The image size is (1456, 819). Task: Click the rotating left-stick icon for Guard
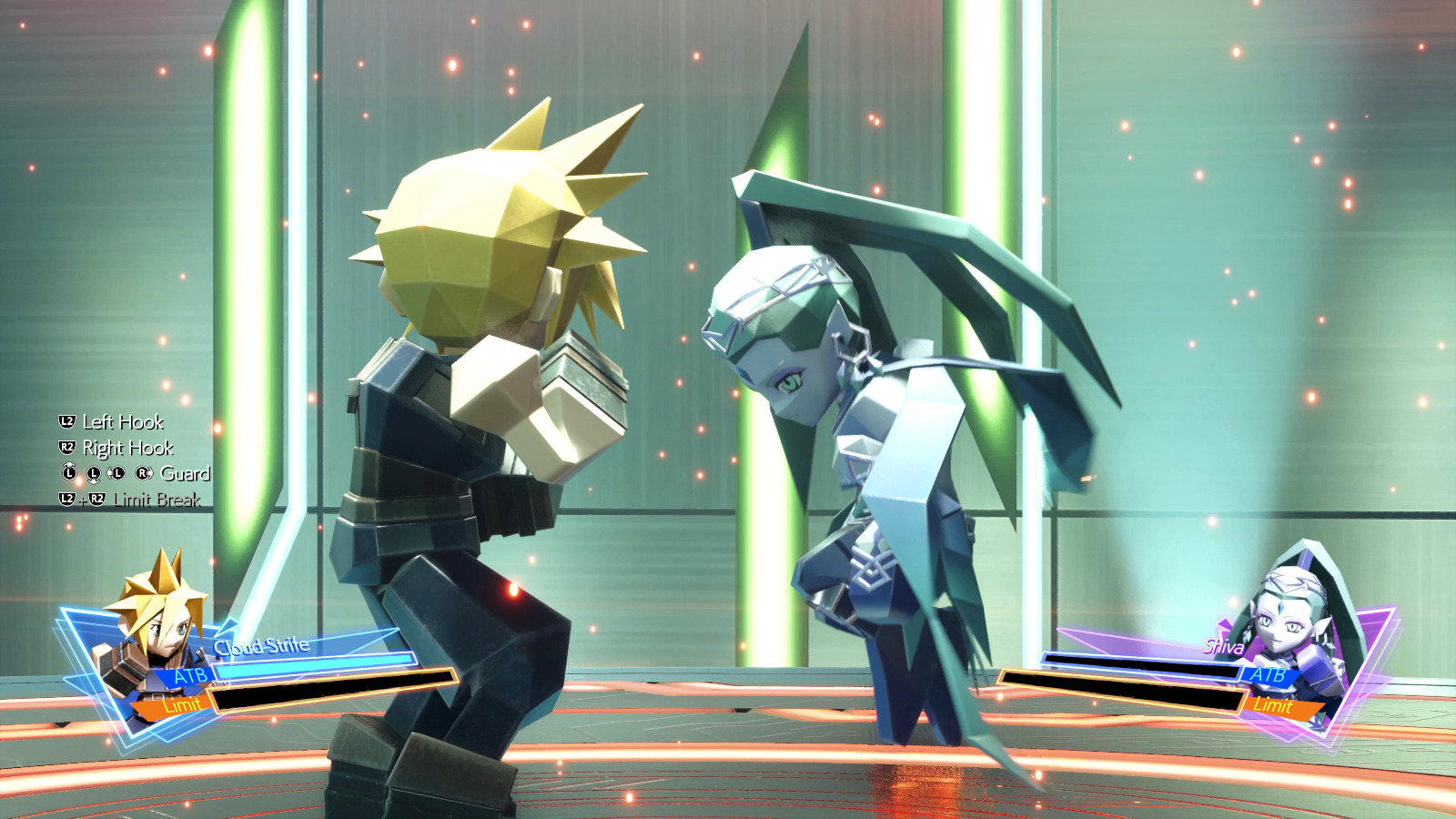pyautogui.click(x=116, y=472)
